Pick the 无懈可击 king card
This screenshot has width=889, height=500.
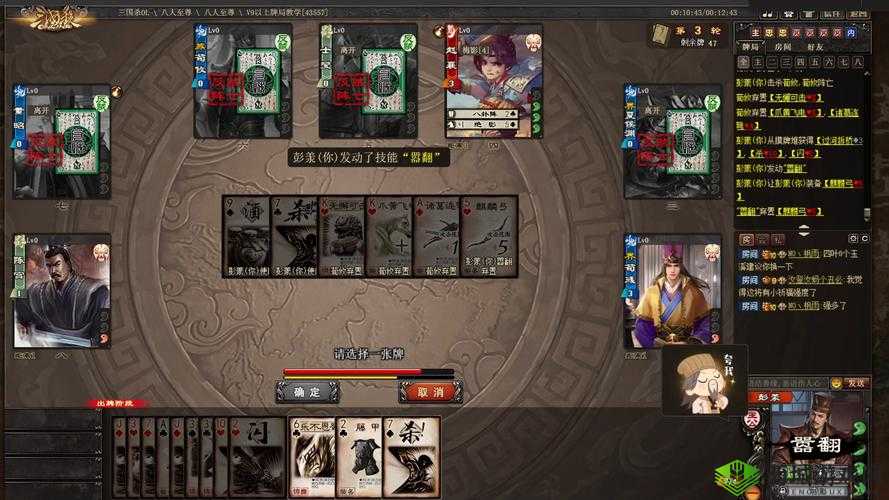coord(342,235)
